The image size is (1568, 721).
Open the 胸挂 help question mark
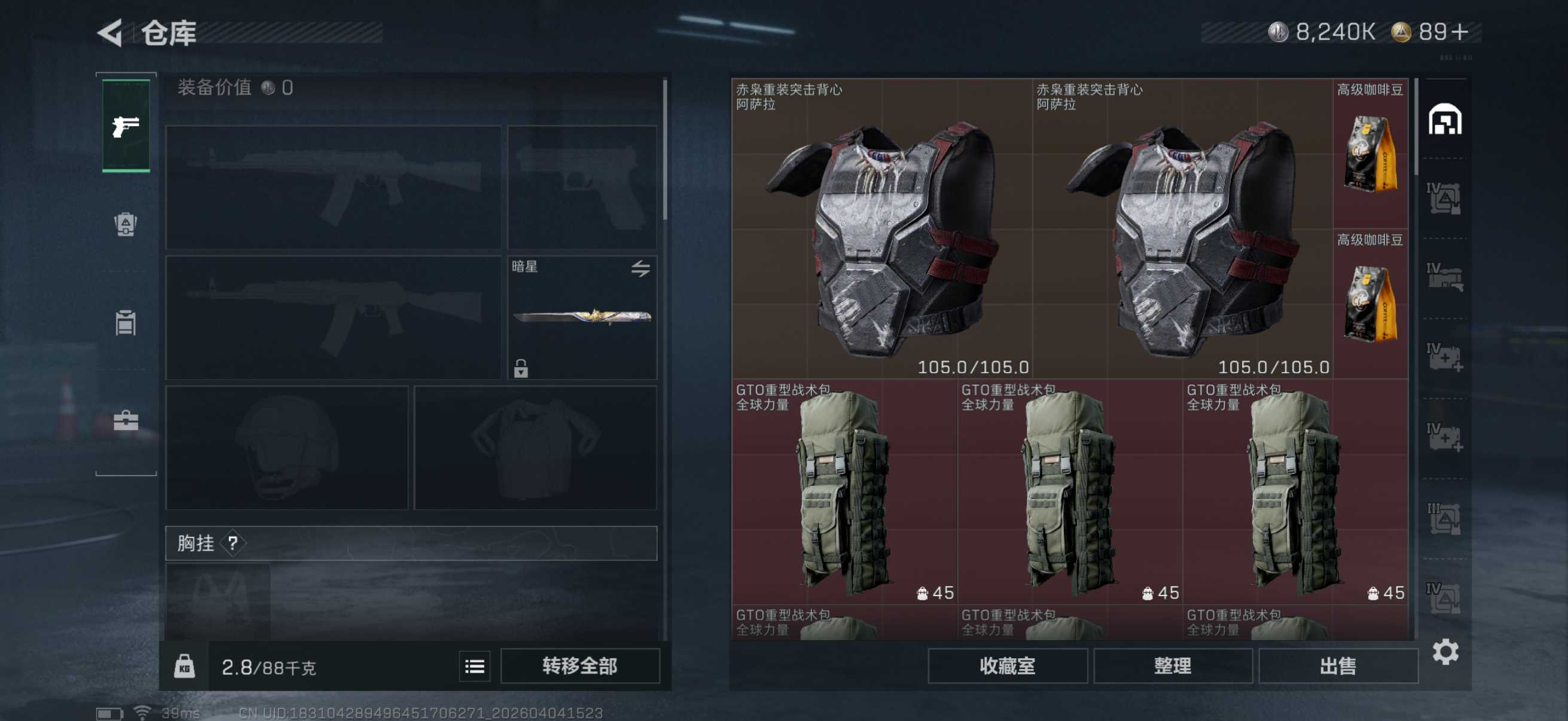[x=233, y=543]
